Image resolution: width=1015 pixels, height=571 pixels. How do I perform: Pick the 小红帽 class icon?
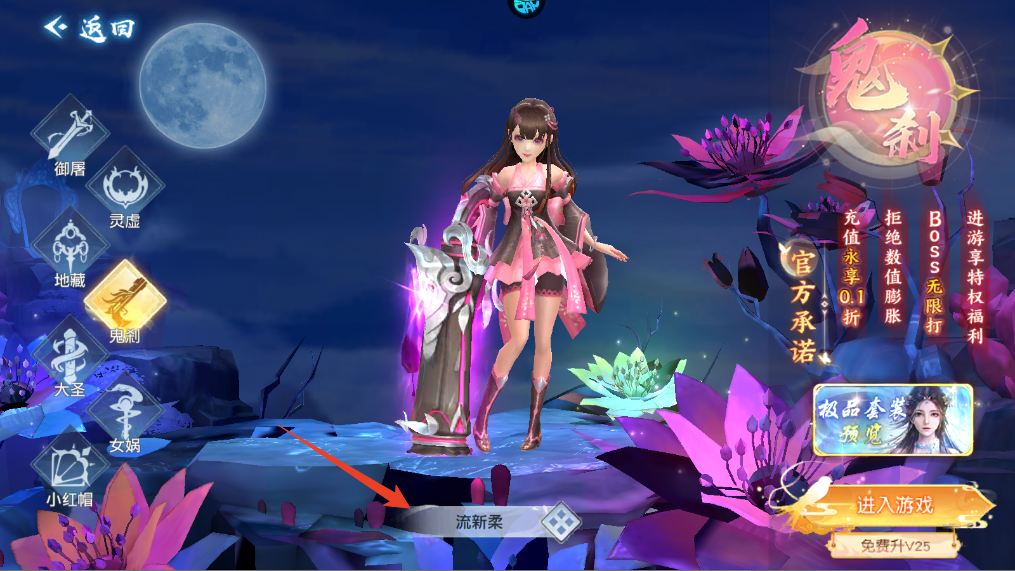coord(69,466)
